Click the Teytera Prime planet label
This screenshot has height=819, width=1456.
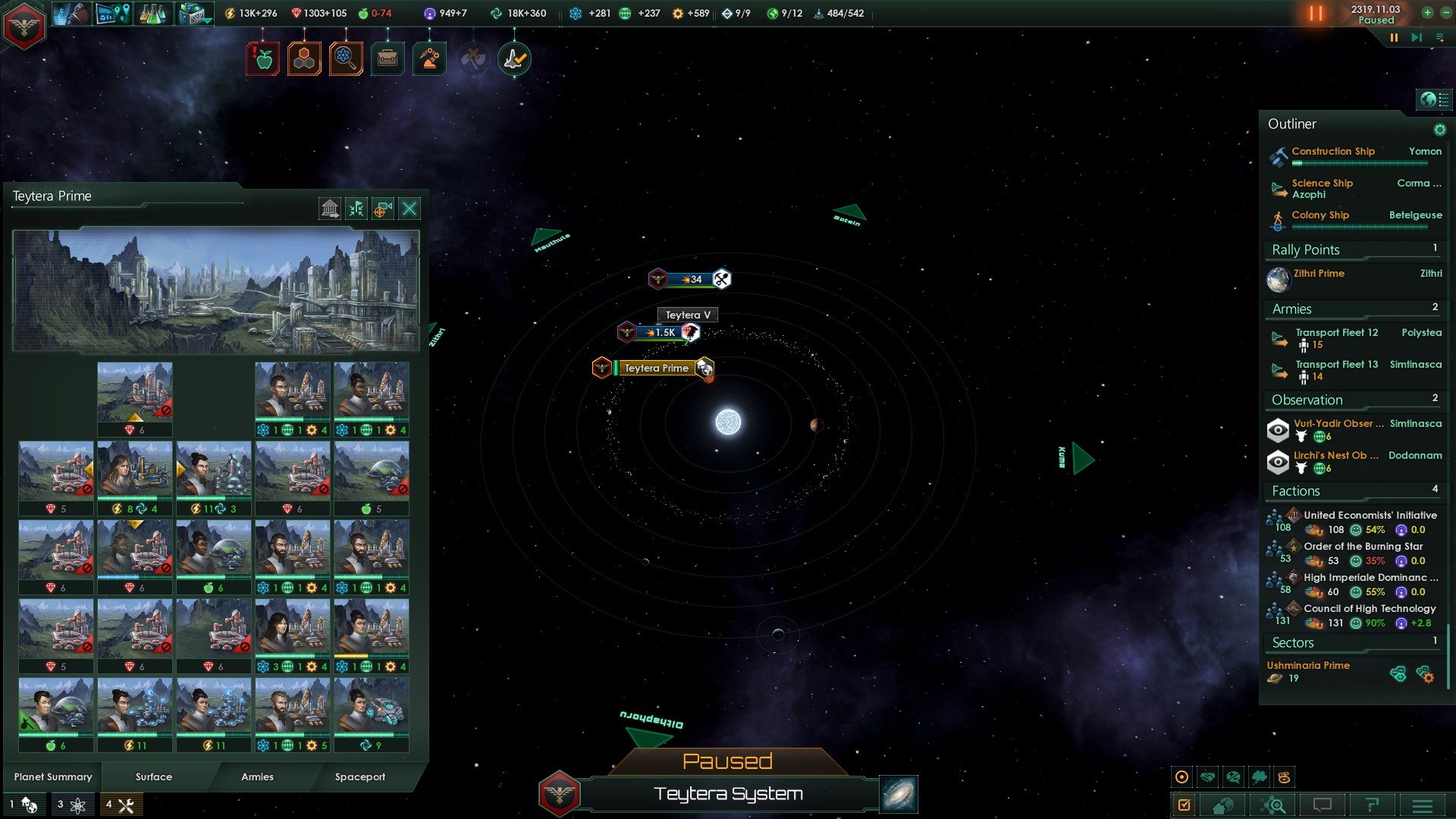pos(656,369)
